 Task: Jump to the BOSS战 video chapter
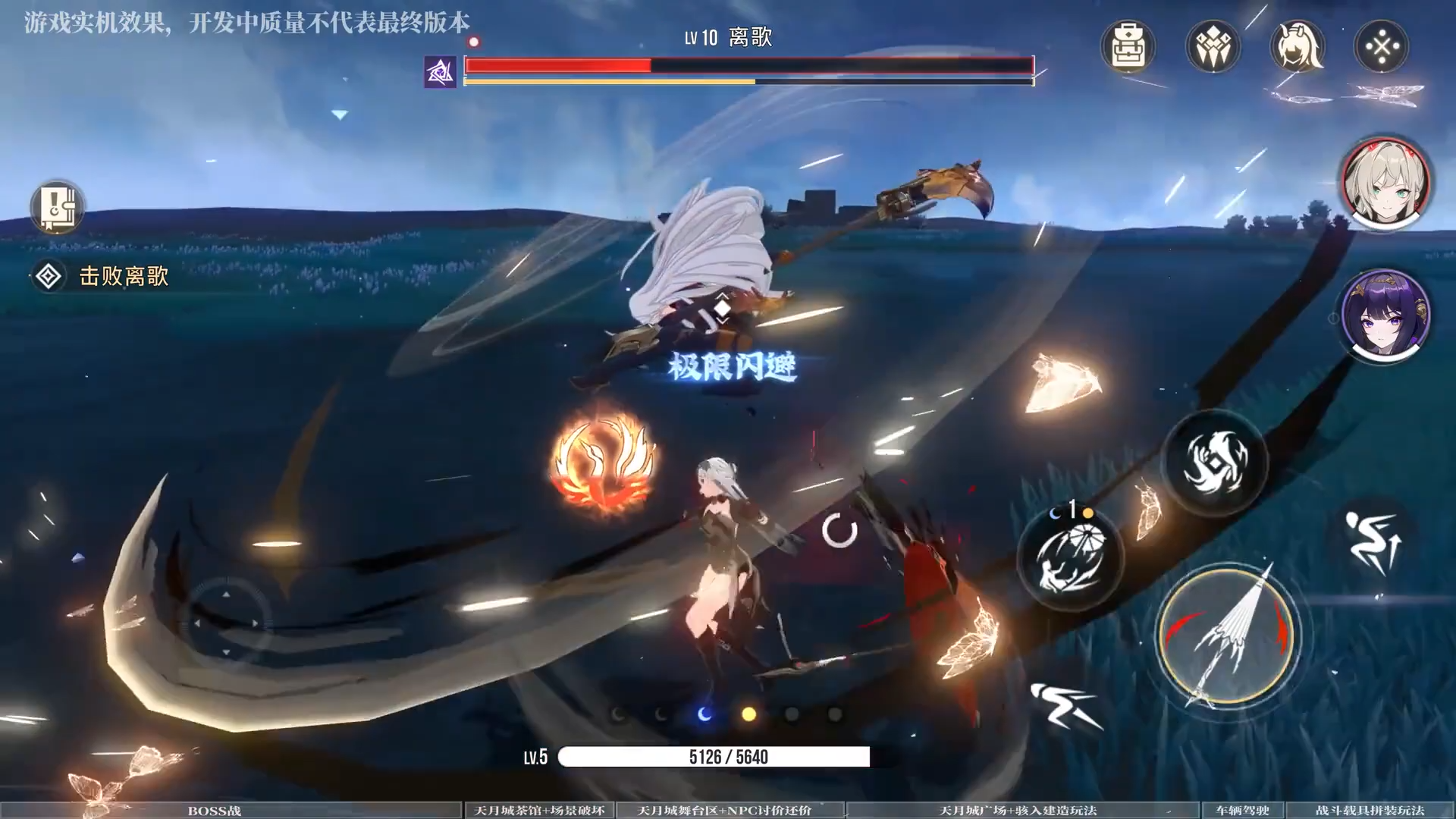(x=215, y=811)
